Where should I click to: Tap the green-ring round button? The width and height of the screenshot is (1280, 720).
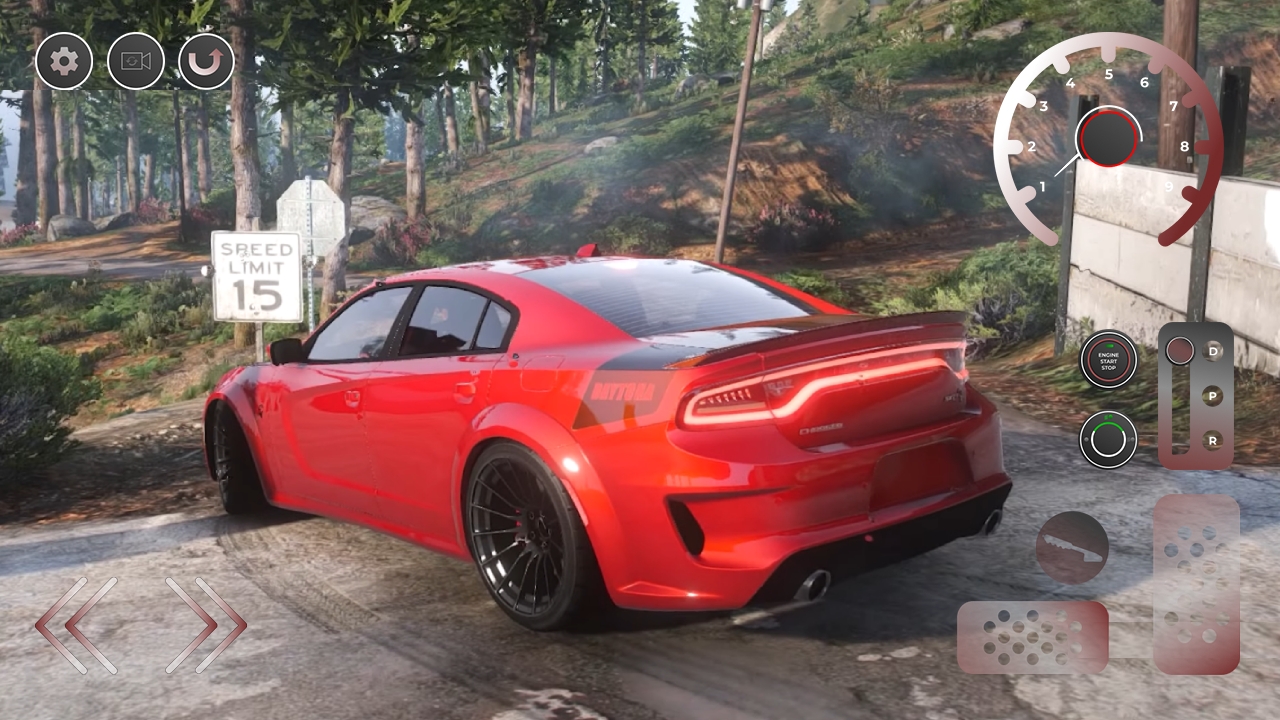tap(1108, 439)
